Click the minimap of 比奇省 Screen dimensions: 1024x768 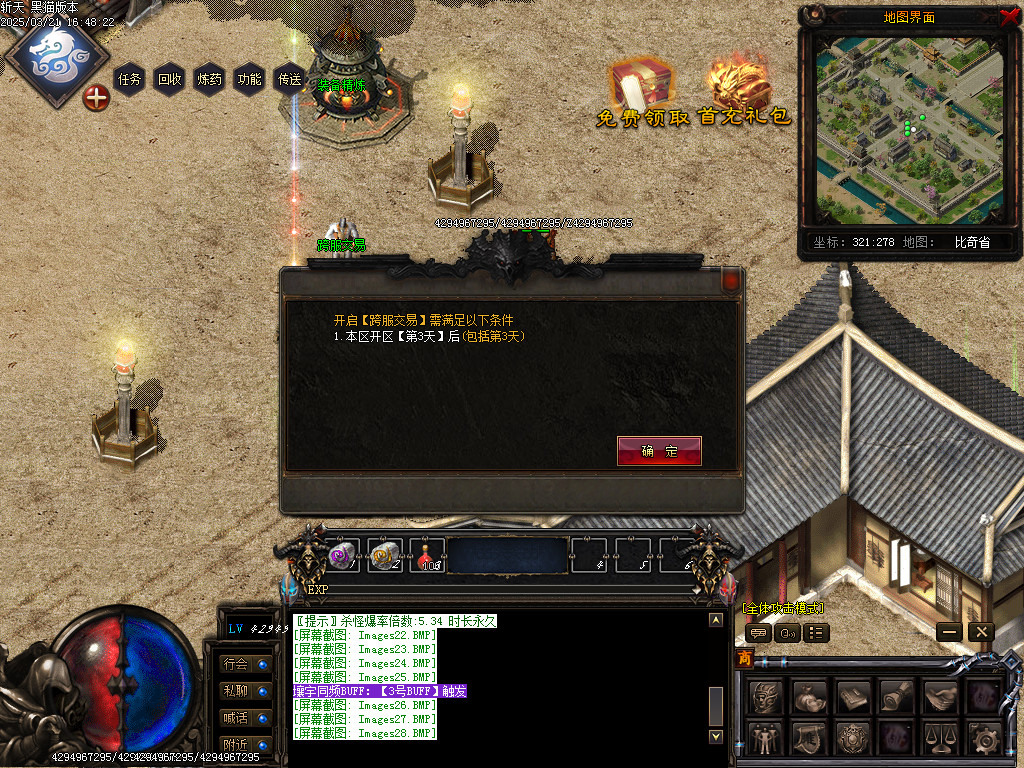[x=909, y=130]
